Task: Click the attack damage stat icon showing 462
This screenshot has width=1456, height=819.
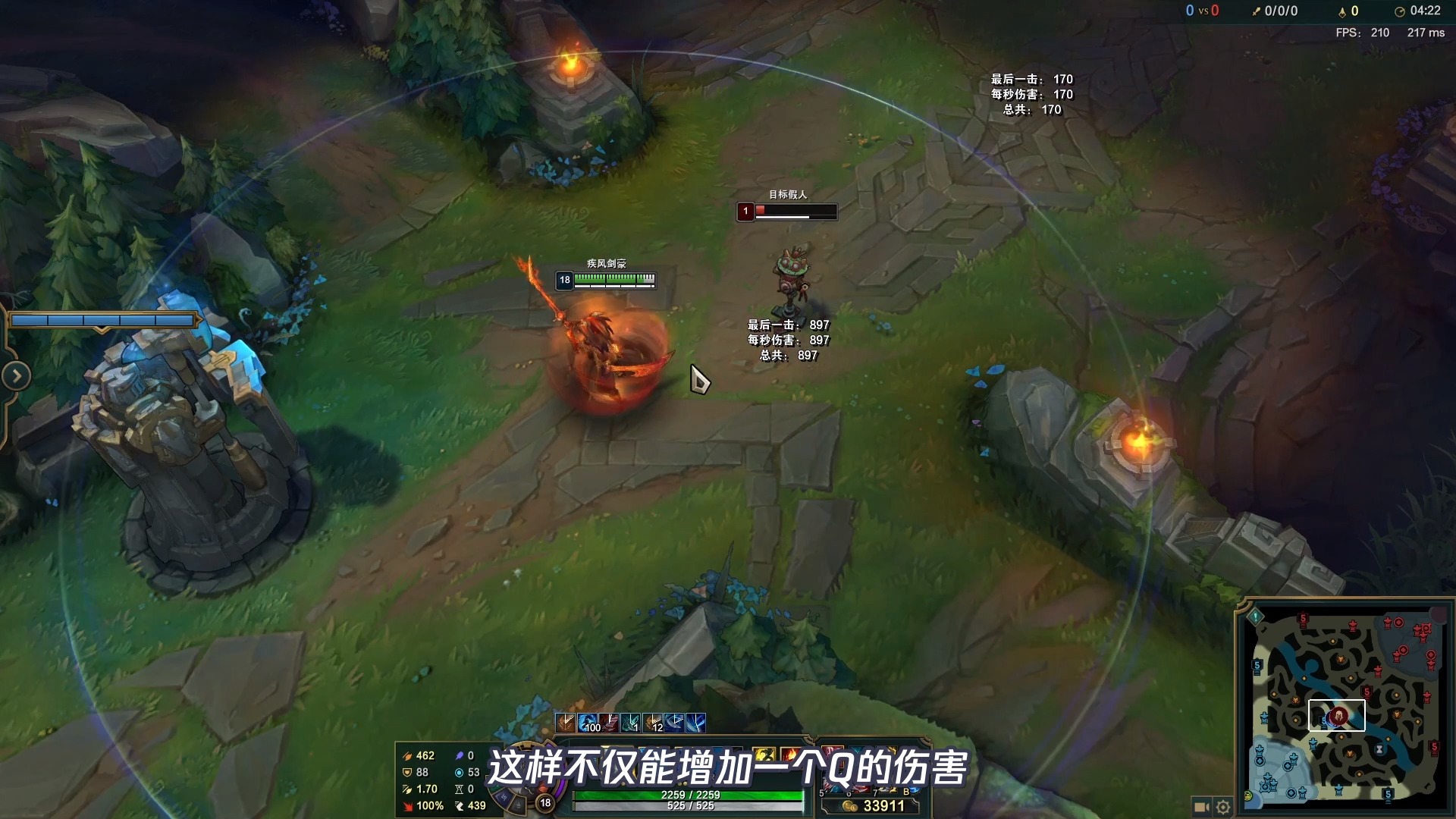Action: 407,756
